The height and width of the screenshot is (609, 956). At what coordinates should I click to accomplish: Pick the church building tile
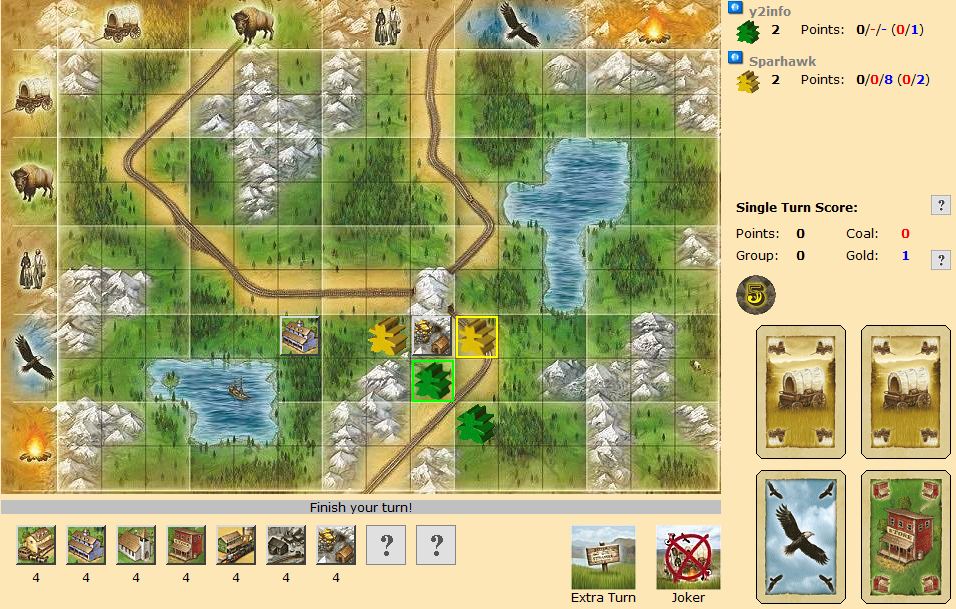[136, 545]
